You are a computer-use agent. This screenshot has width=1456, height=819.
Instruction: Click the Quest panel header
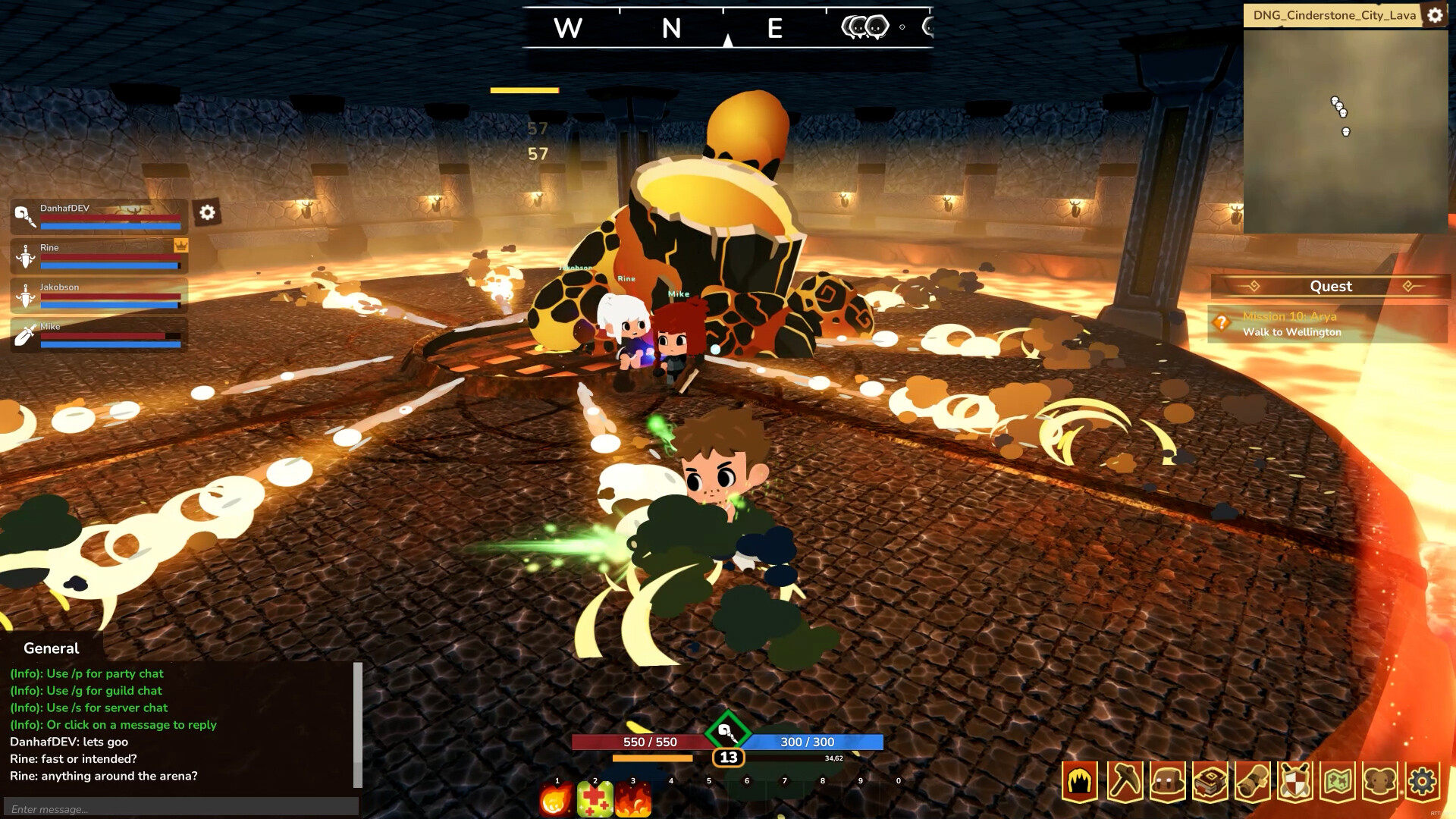pos(1331,287)
